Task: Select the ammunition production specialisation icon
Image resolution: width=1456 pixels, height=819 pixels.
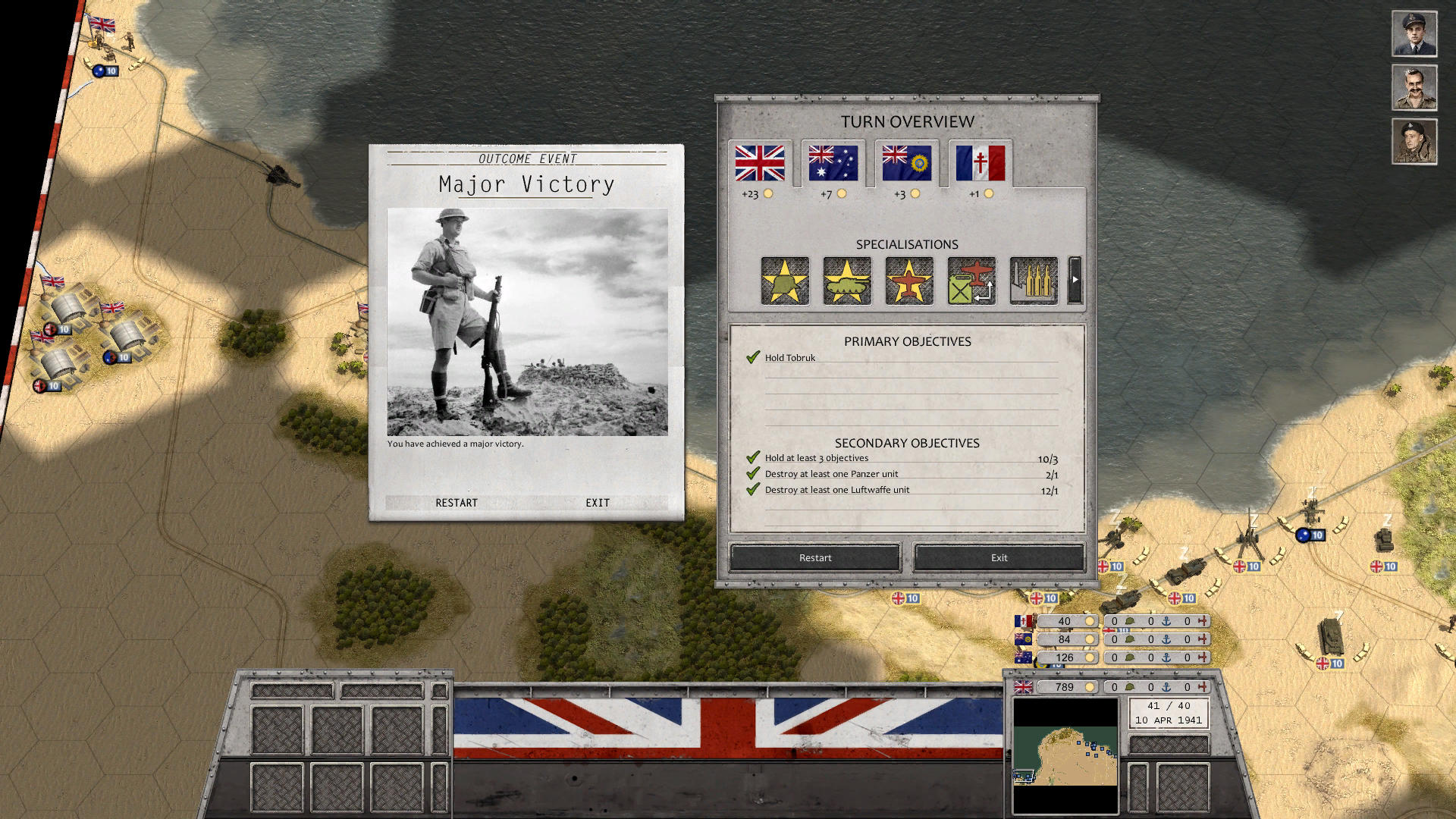Action: tap(1033, 281)
